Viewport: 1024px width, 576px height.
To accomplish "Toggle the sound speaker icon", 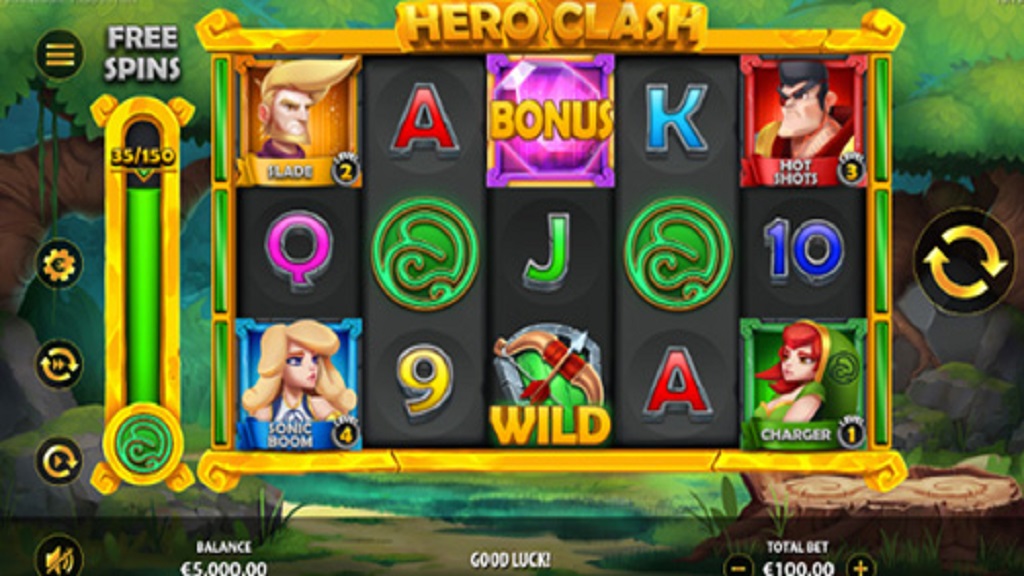I will click(60, 557).
